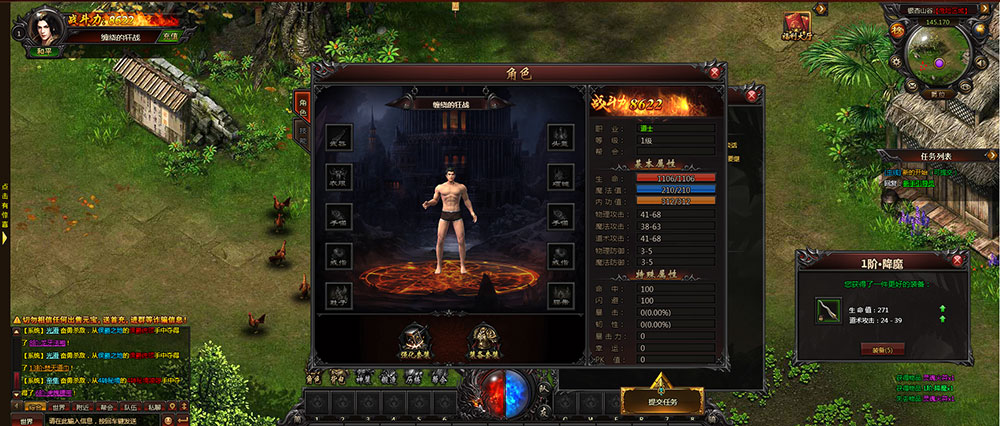Open the 装备套装 equipment set panel
The height and width of the screenshot is (426, 1000).
coord(484,341)
